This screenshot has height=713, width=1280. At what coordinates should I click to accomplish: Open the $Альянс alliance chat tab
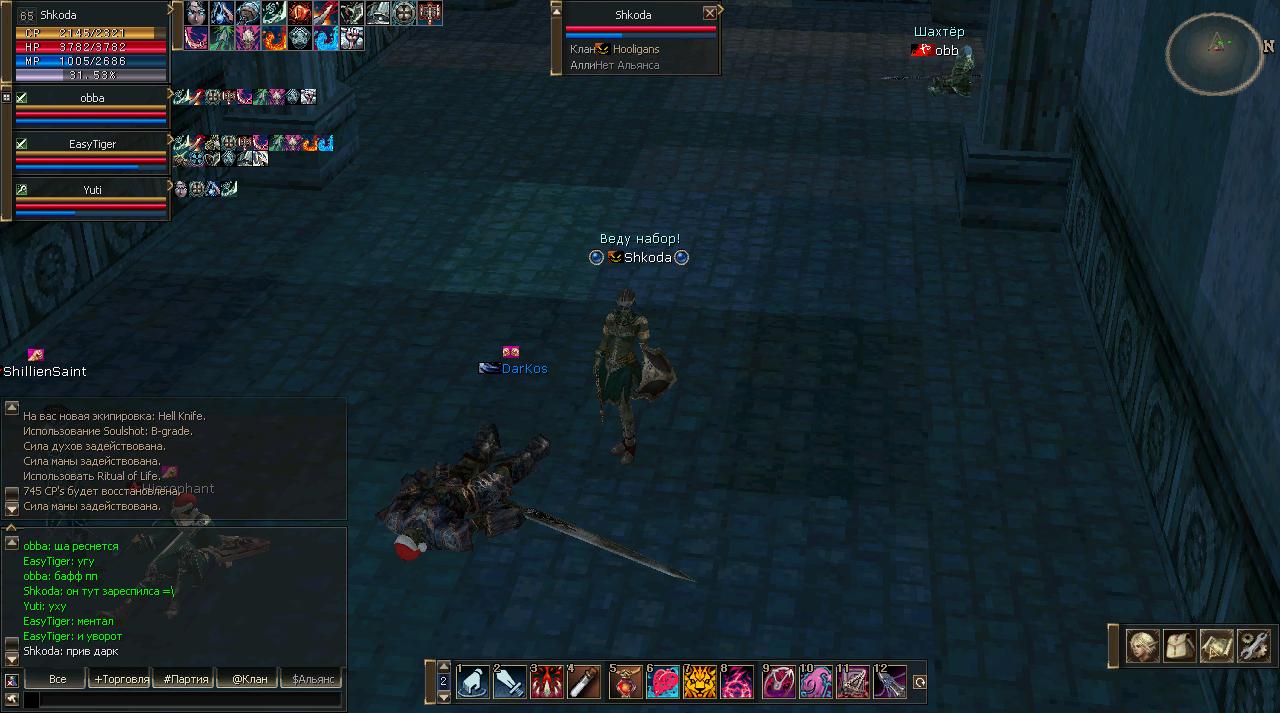pos(311,679)
